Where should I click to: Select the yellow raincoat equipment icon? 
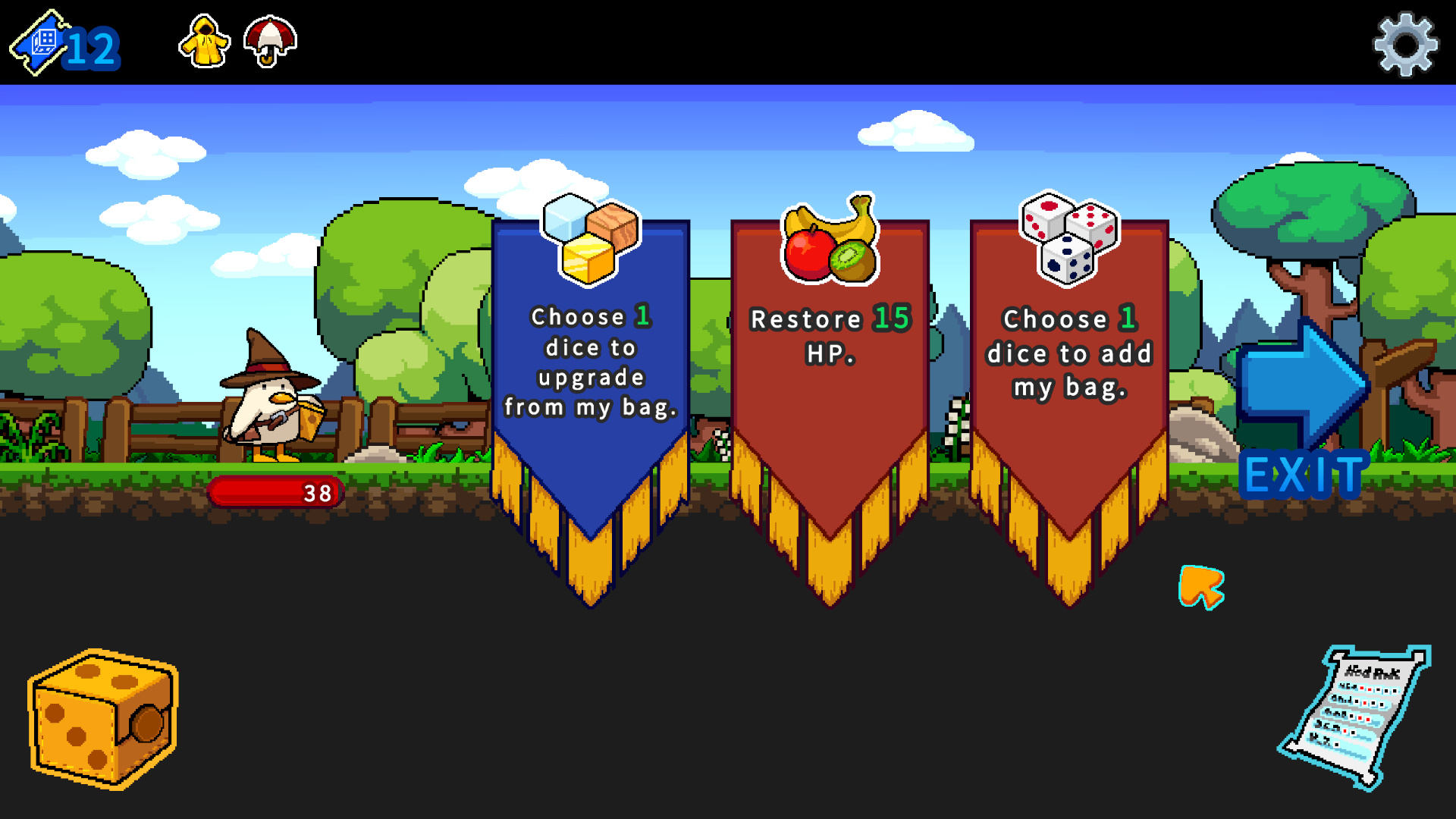203,43
